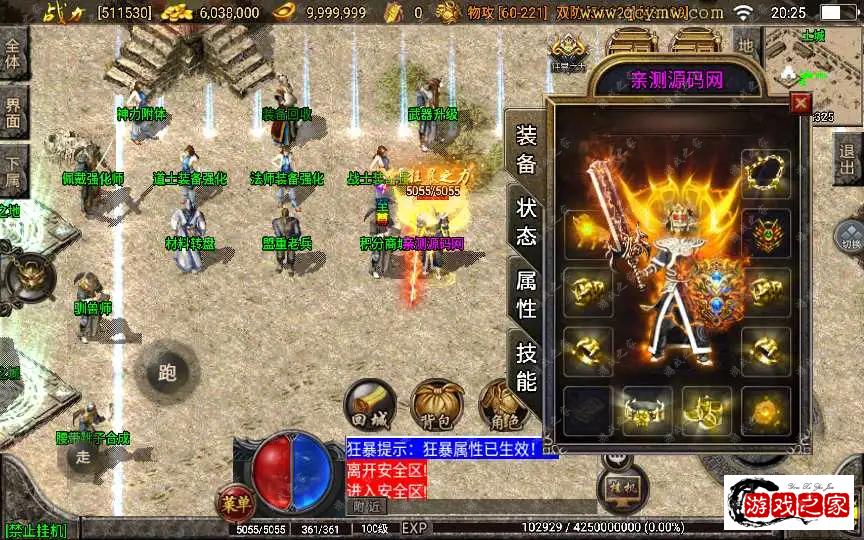The width and height of the screenshot is (864, 540).
Task: Select the 技能 skills tab
Action: pyautogui.click(x=526, y=366)
